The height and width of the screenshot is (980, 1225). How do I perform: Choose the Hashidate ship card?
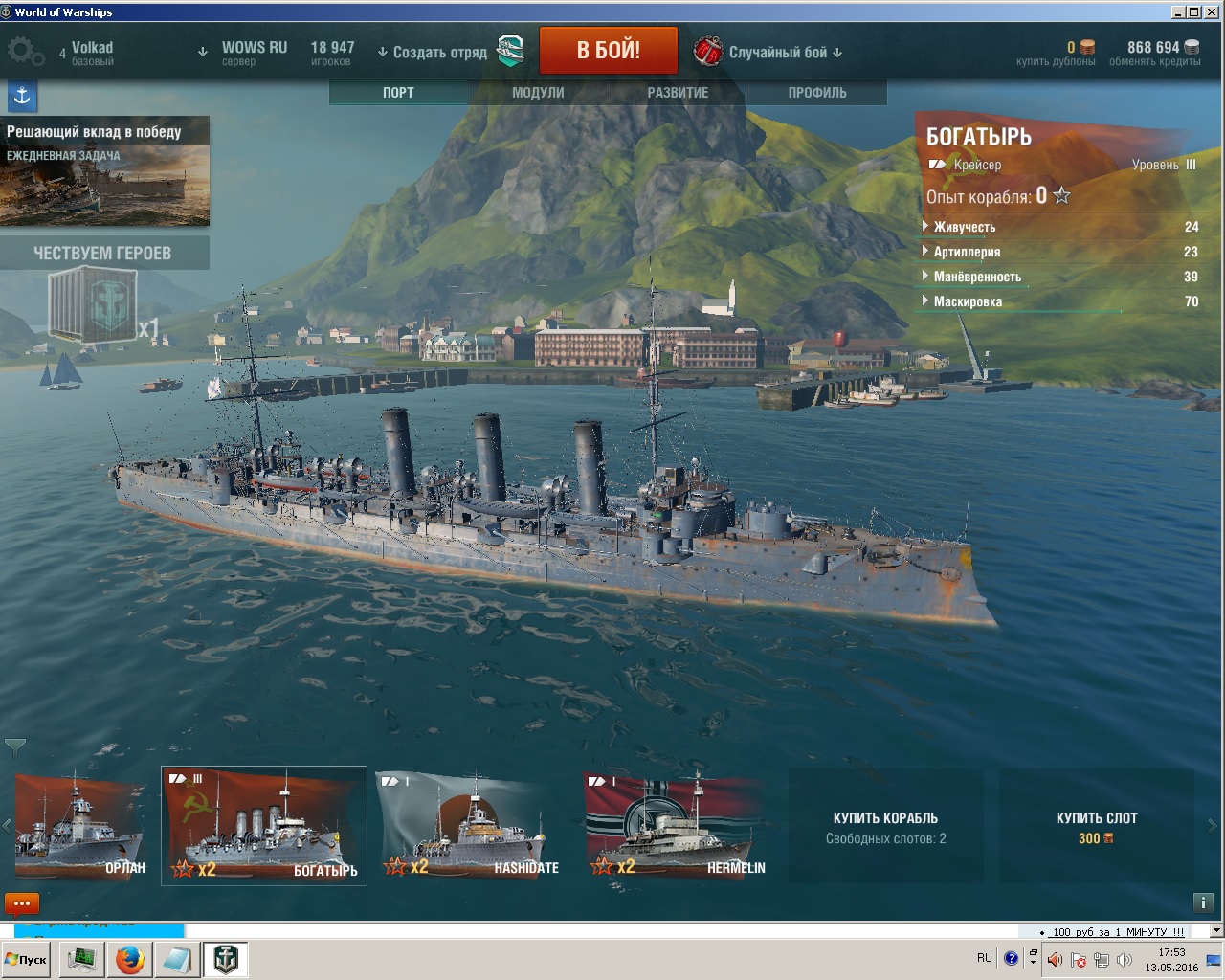[x=471, y=827]
